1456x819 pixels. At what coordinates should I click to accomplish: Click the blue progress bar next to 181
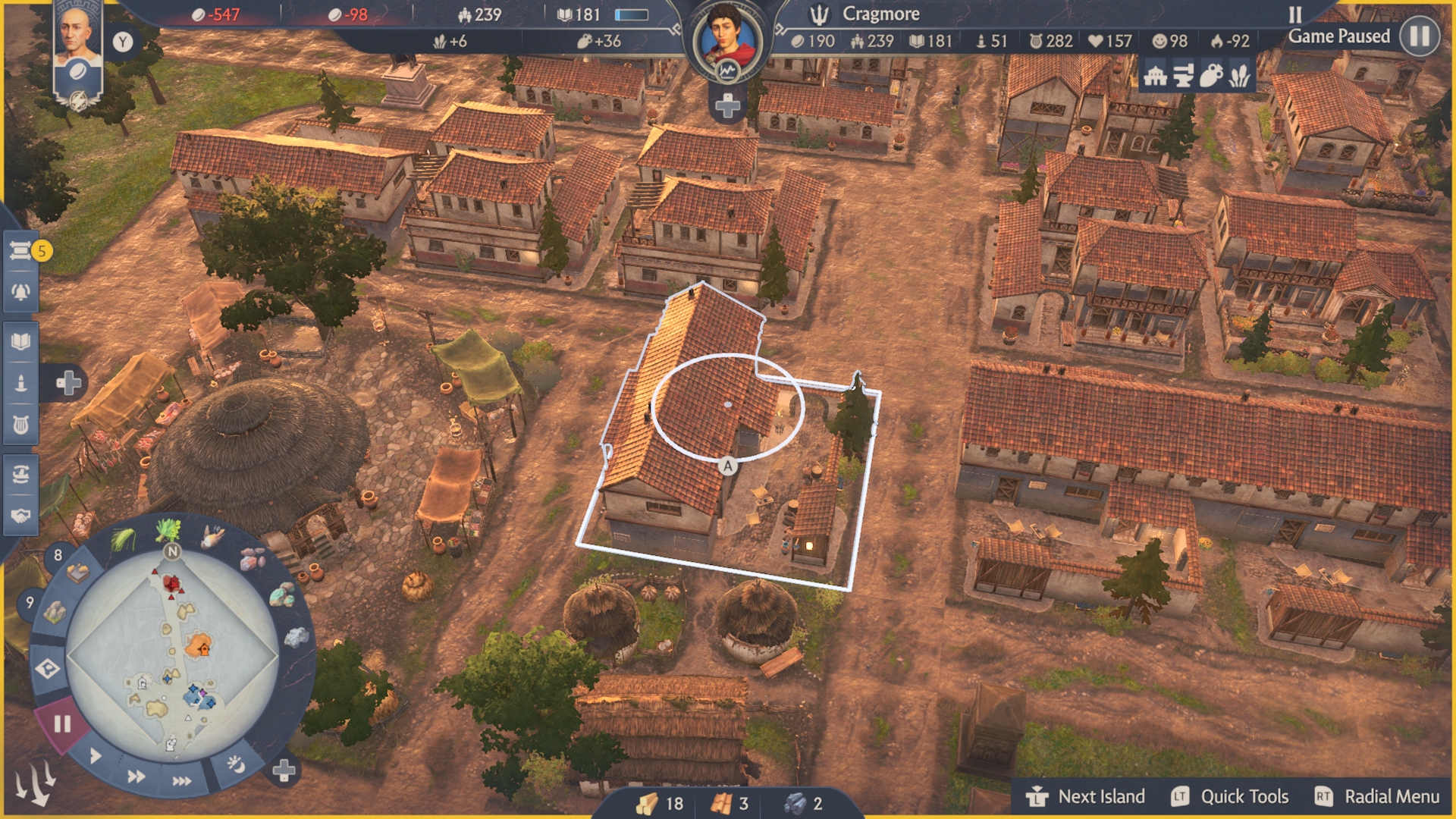(x=632, y=14)
